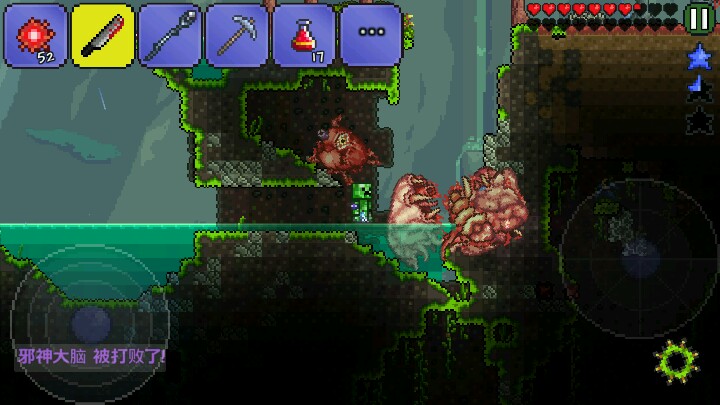Viewport: 720px width, 405px height.
Task: Tap the right aiming joystick
Action: click(637, 245)
